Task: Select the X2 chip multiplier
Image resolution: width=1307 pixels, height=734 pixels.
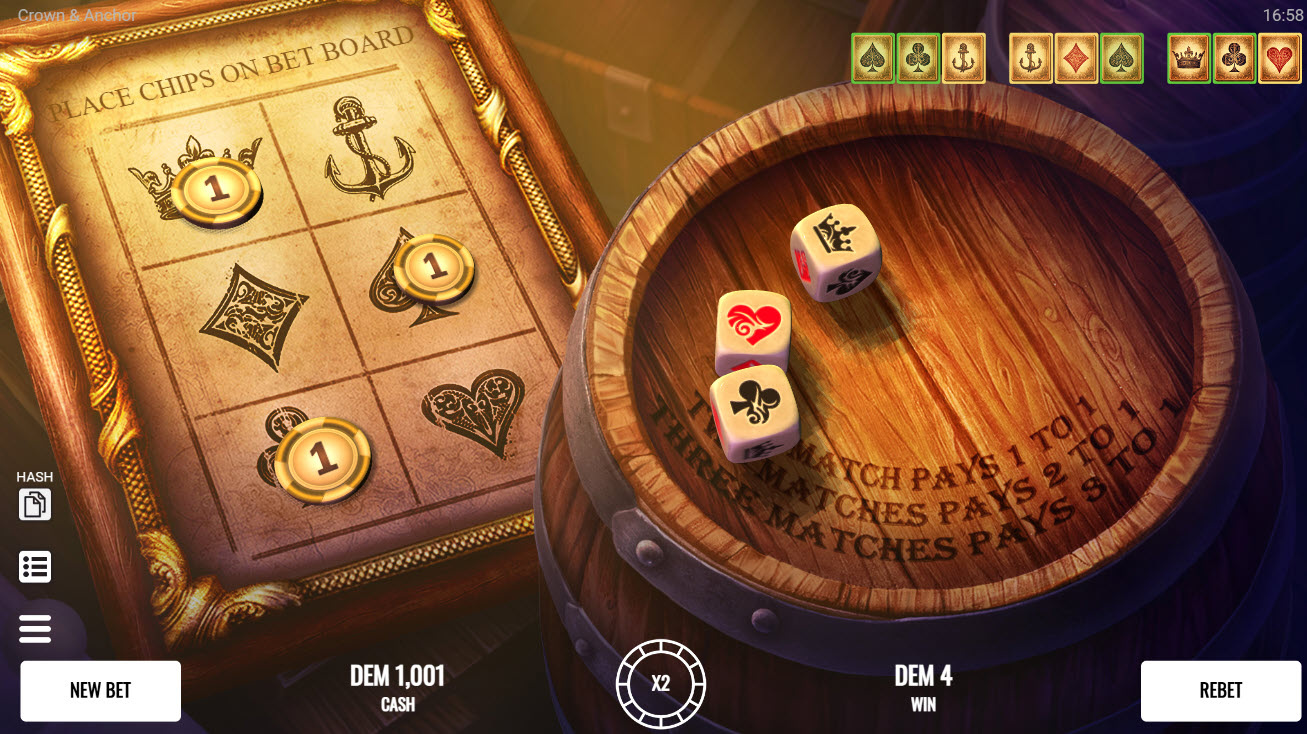Action: coord(660,685)
